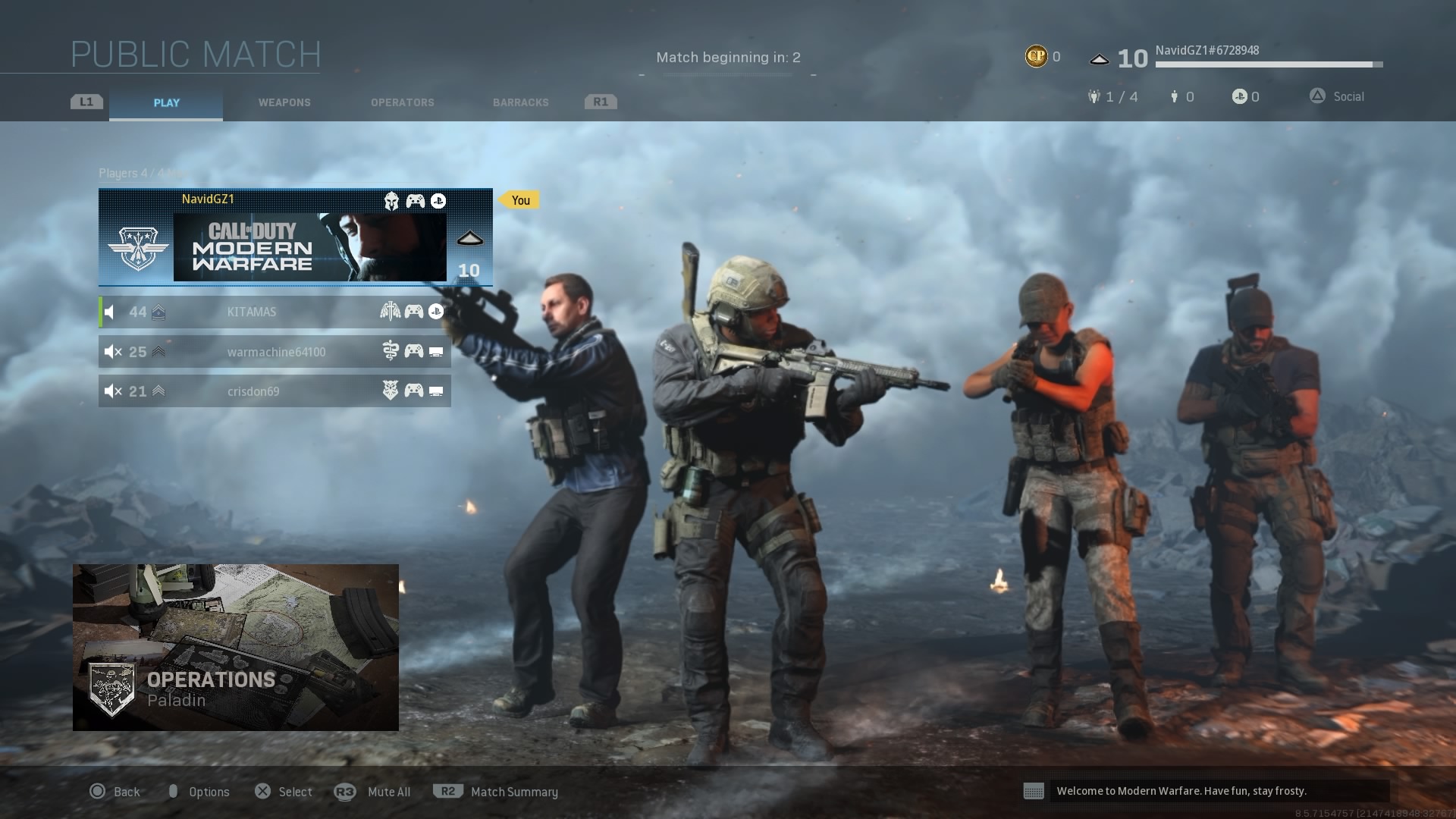This screenshot has height=819, width=1456.
Task: Click crisdon69's owl emblem icon
Action: (x=389, y=391)
